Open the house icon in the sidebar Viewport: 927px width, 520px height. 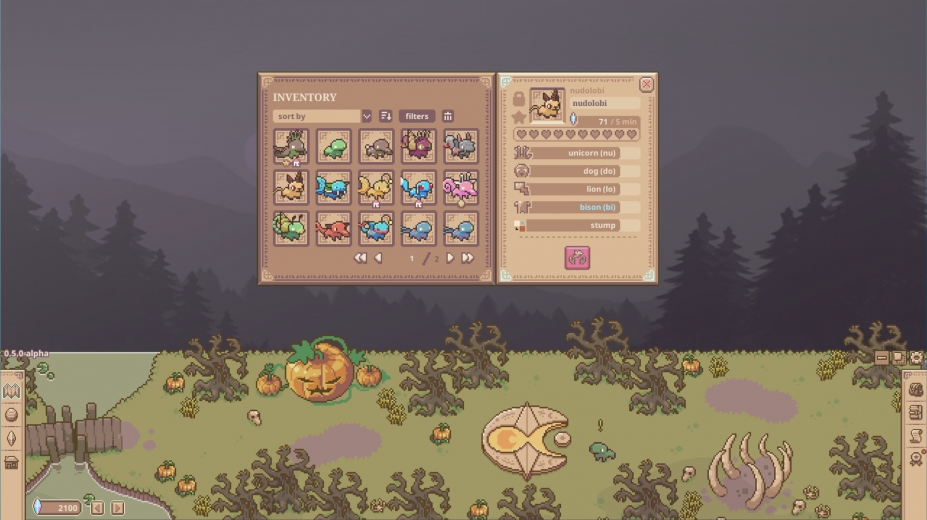[12, 462]
